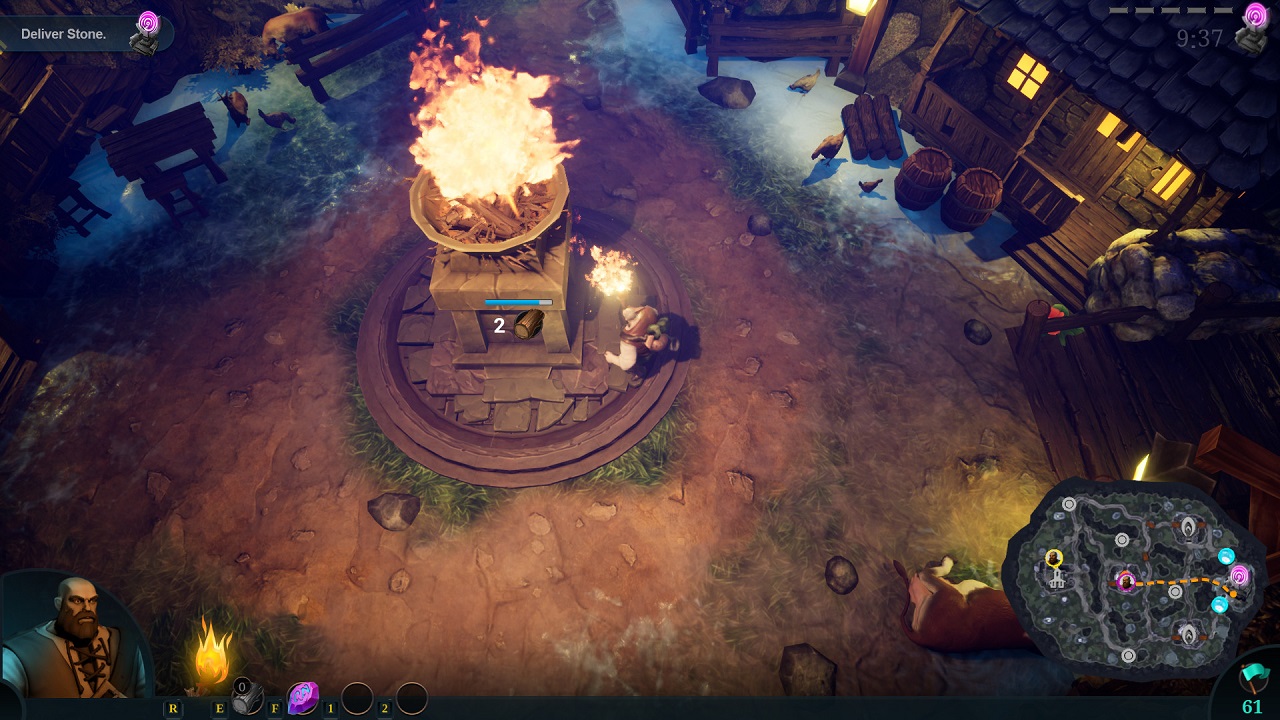Click the teal flag icon
The image size is (1280, 720).
(1251, 678)
